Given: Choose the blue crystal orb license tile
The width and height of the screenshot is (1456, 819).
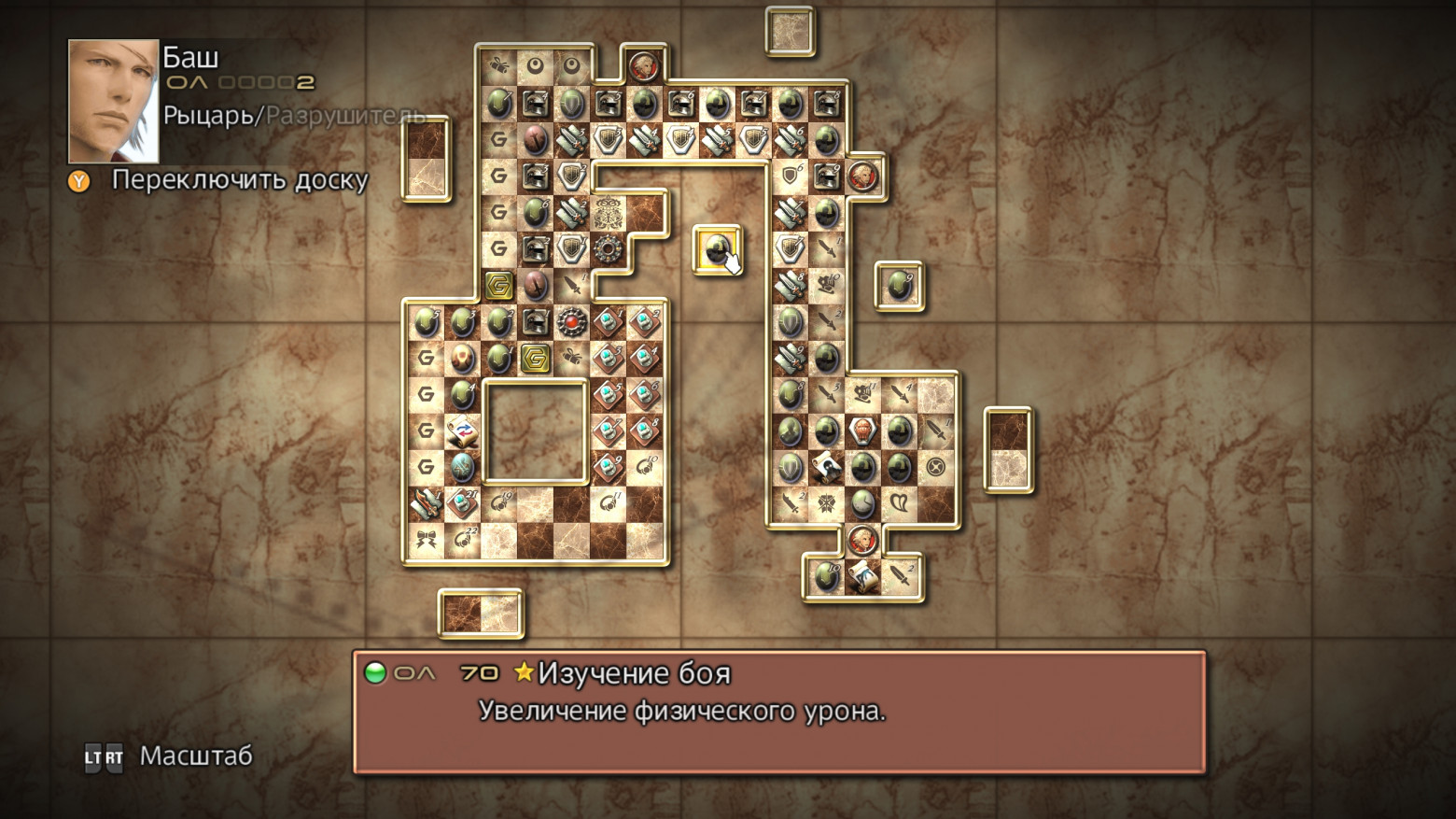Looking at the screenshot, I should pyautogui.click(x=463, y=467).
